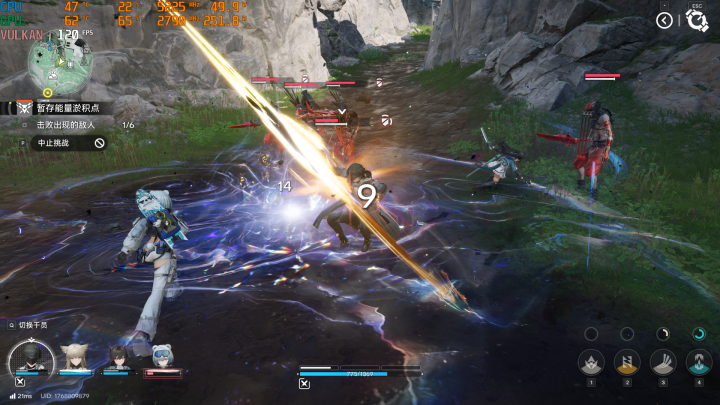Image resolution: width=720 pixels, height=405 pixels.
Task: Activate skill slot 2 with yellow base
Action: coord(627,362)
